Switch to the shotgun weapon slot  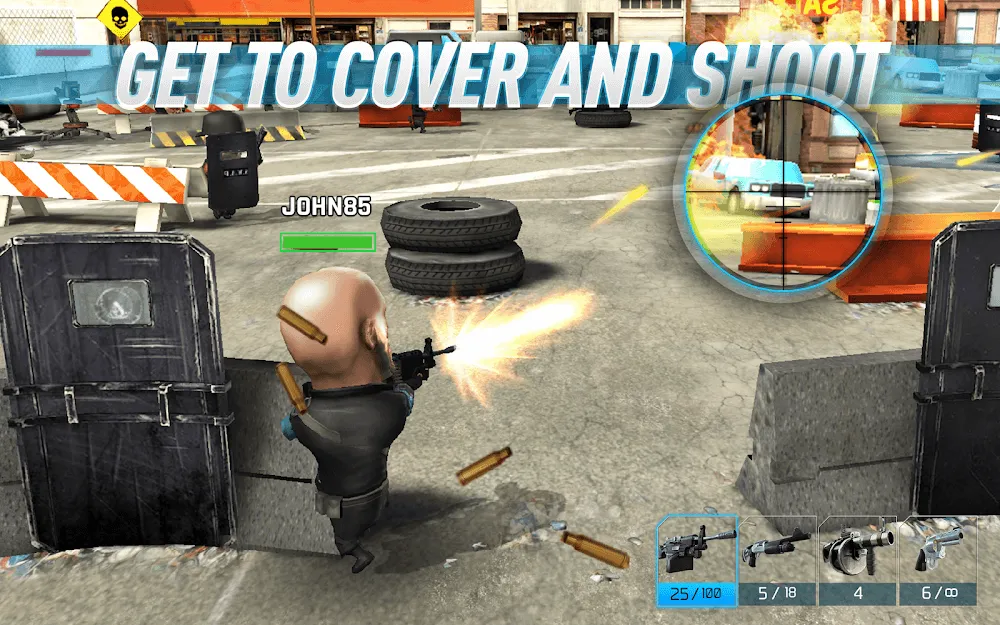pyautogui.click(x=777, y=560)
